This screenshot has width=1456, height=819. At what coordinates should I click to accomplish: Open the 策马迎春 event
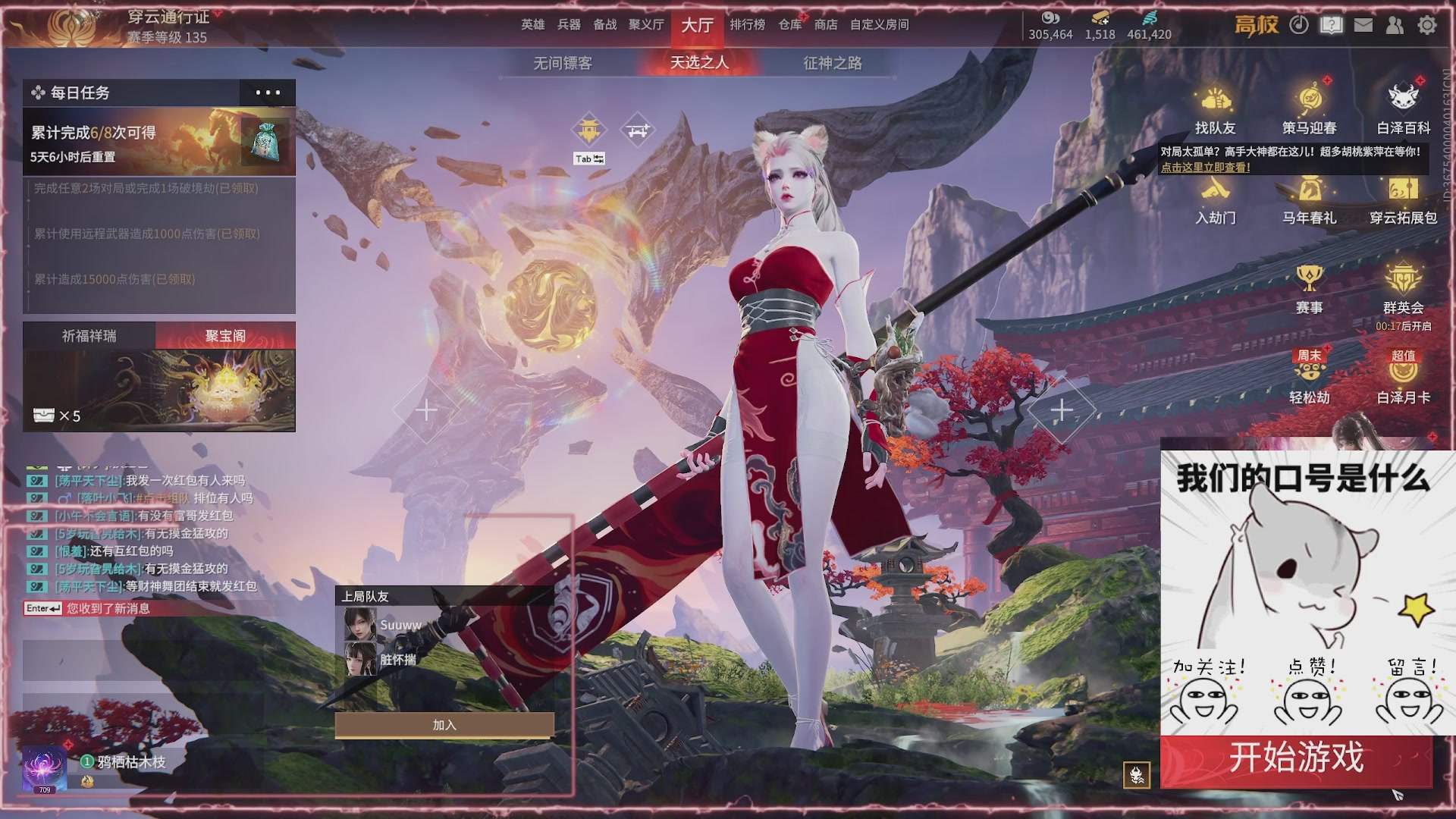click(x=1310, y=111)
